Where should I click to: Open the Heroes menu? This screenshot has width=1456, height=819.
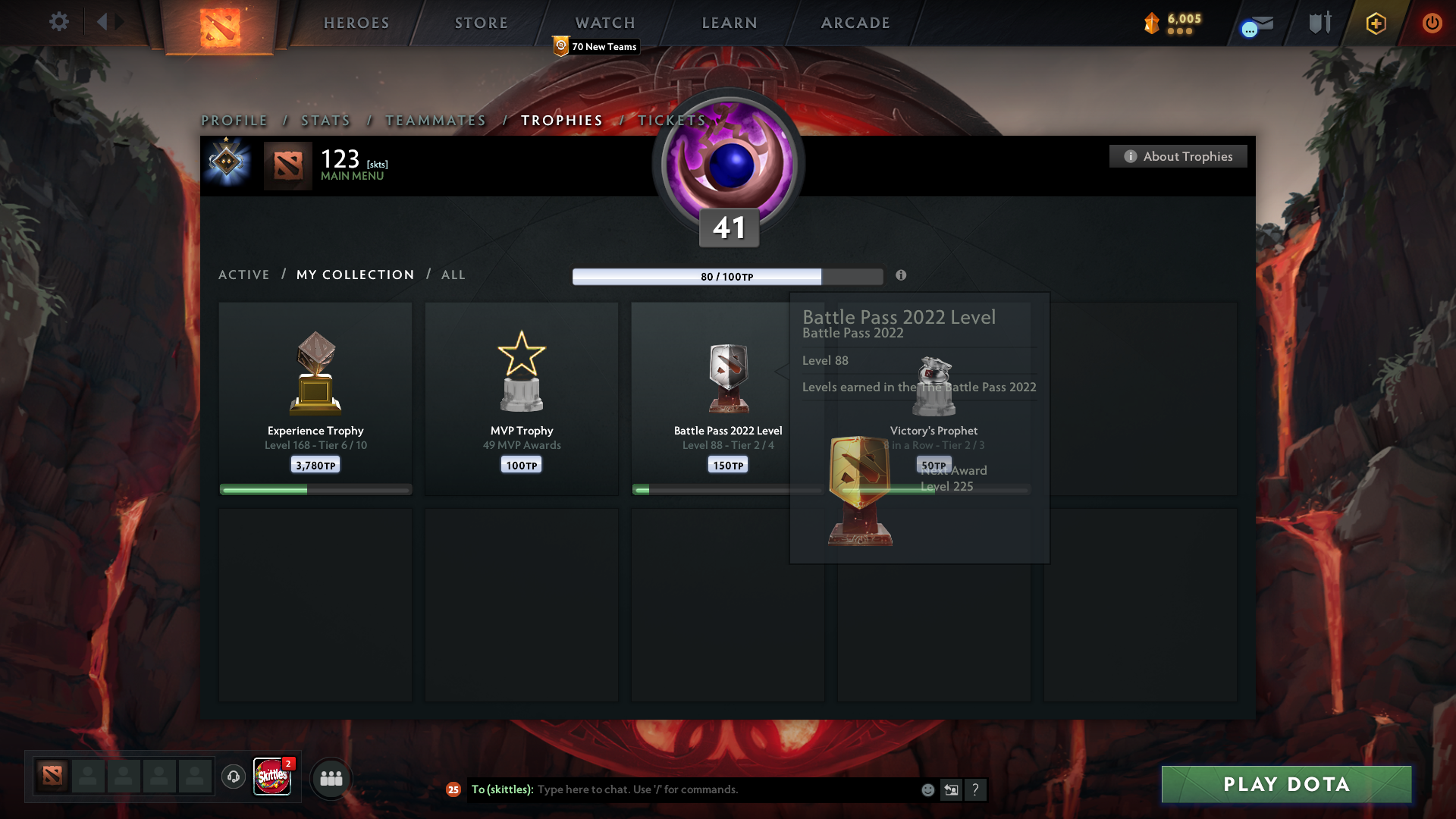click(x=356, y=23)
